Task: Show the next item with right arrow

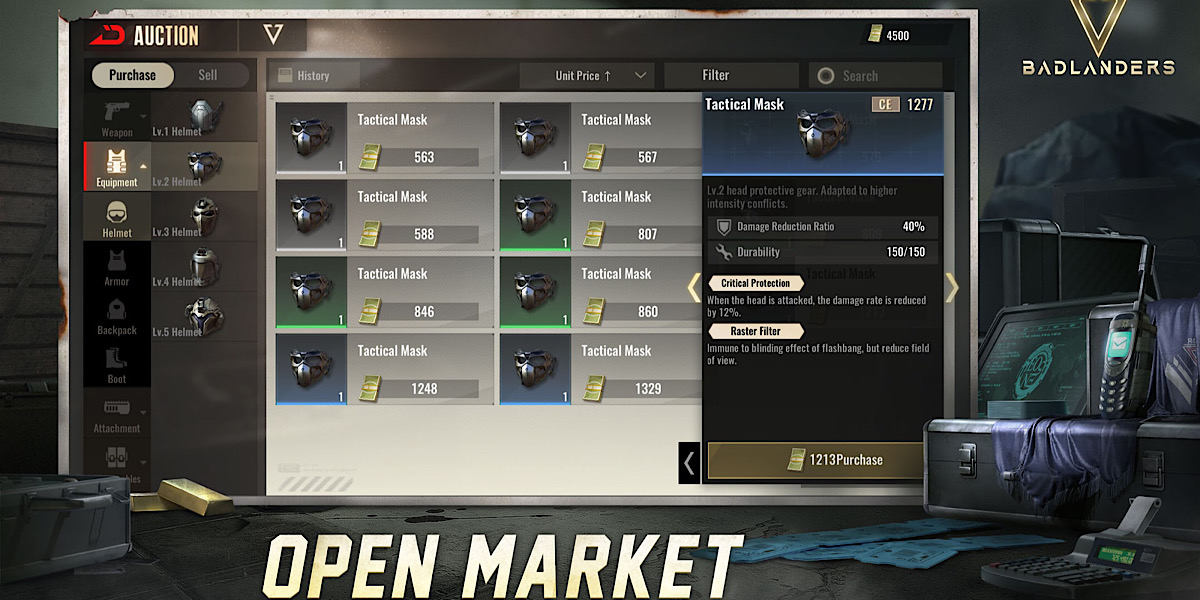Action: coord(951,288)
